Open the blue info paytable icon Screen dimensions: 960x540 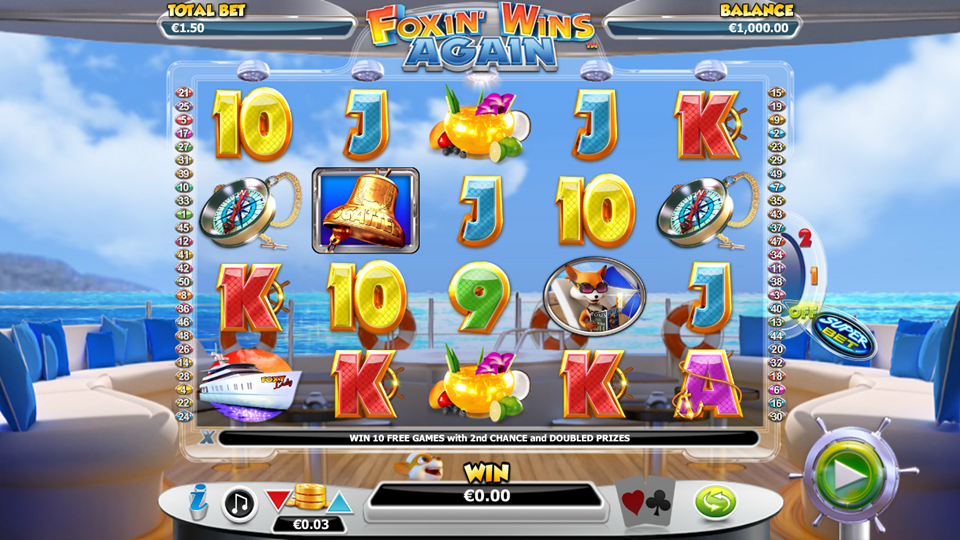tap(199, 502)
